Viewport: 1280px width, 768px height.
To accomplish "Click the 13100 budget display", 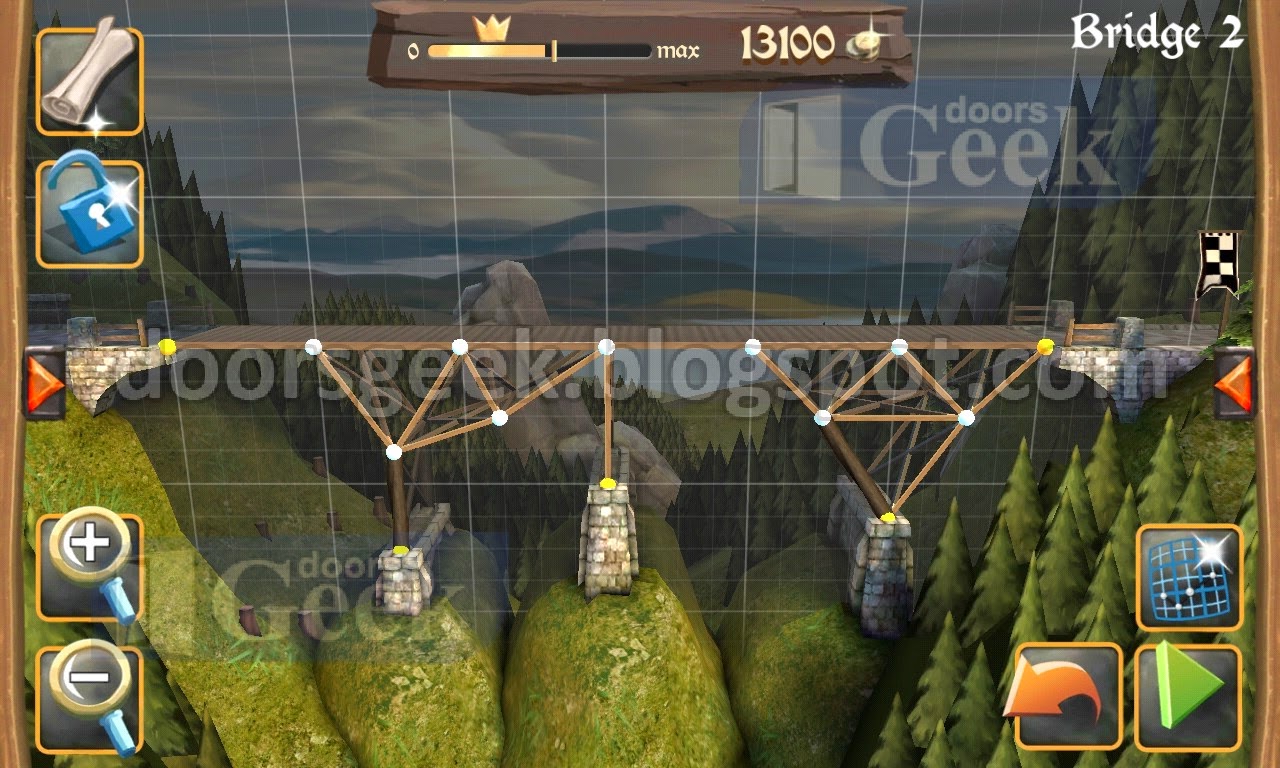I will click(790, 40).
